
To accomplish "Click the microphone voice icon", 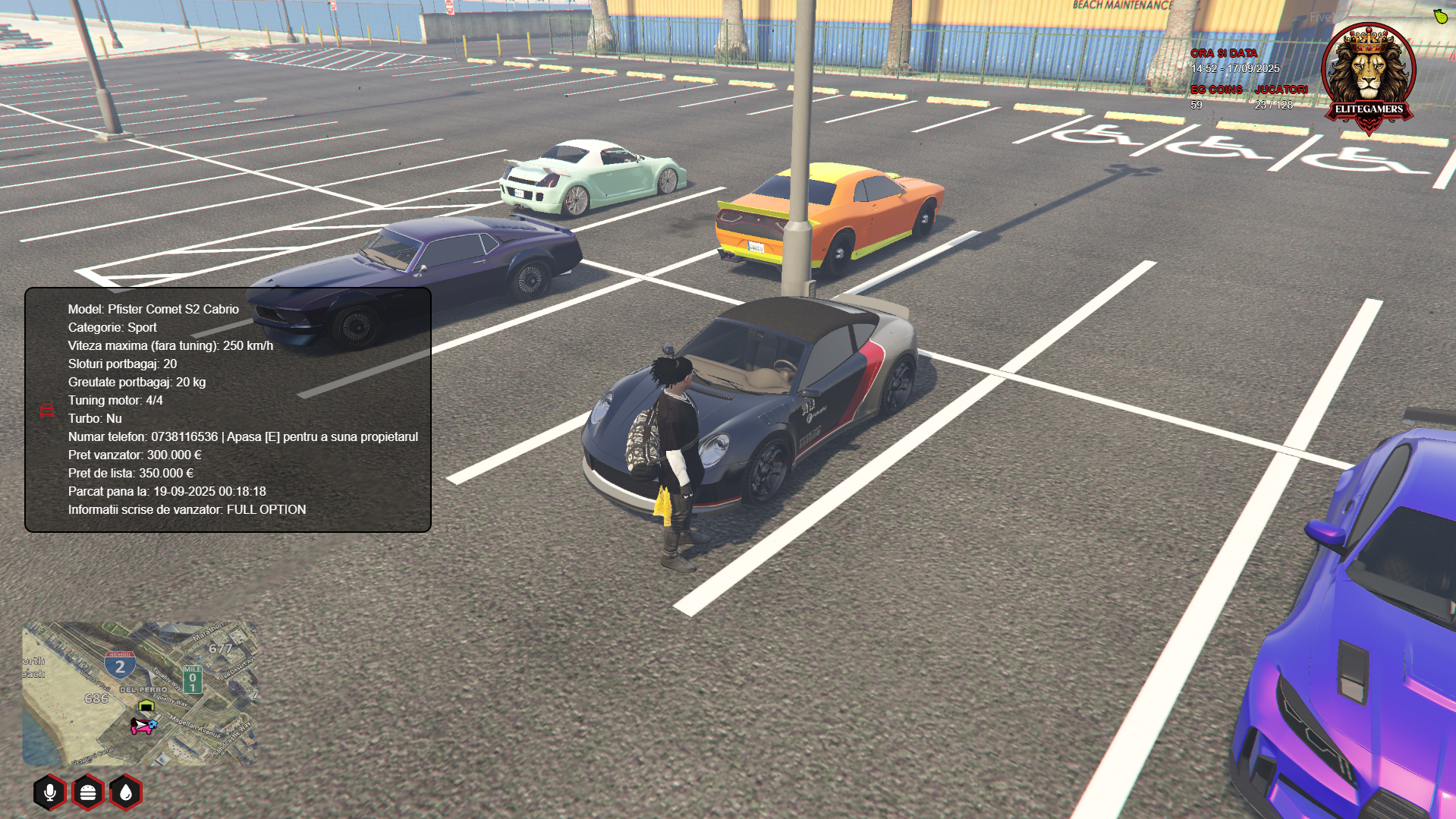I will click(50, 792).
